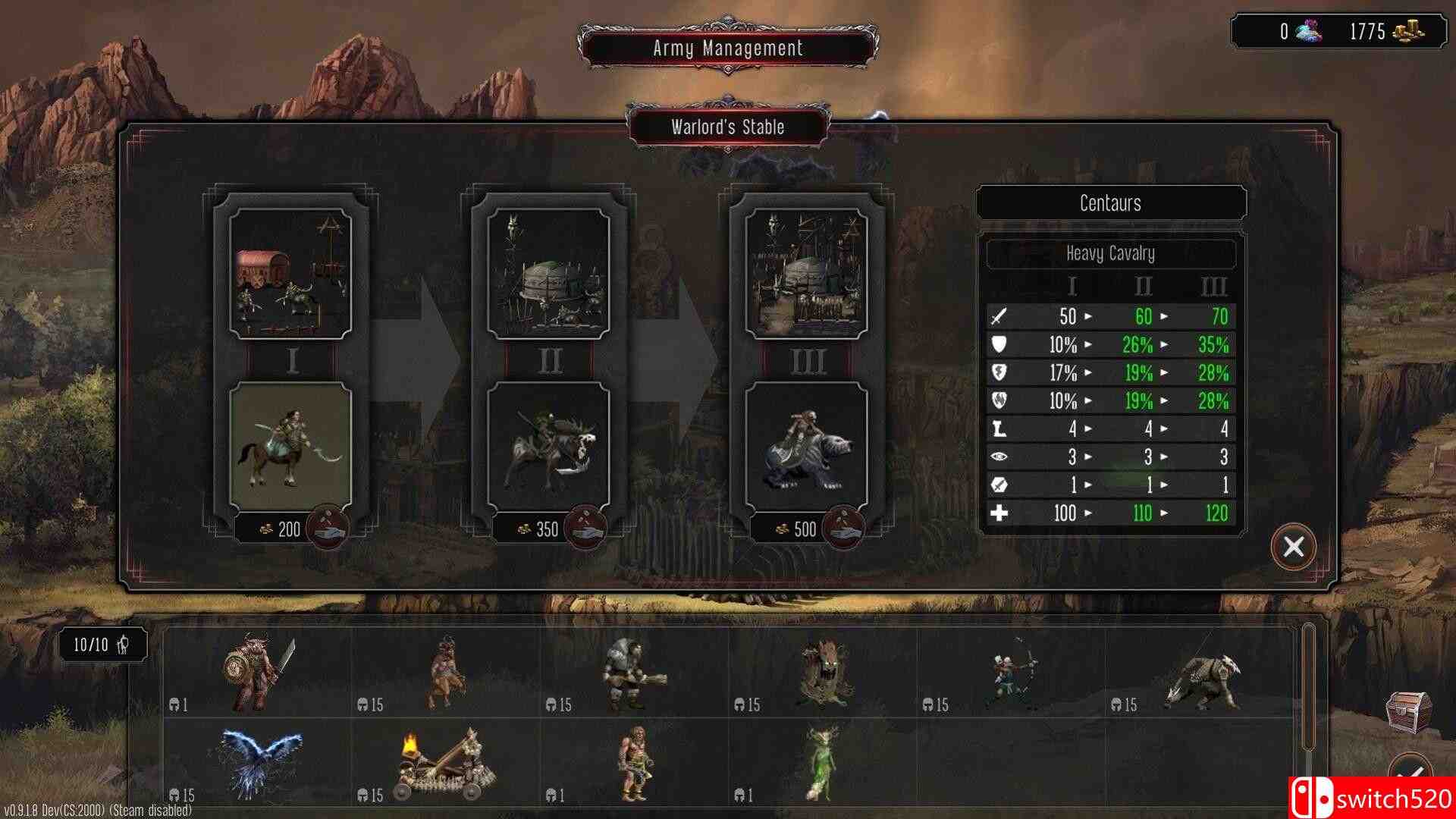Image resolution: width=1456 pixels, height=819 pixels.
Task: Select the Centaur unit portrait
Action: click(291, 445)
